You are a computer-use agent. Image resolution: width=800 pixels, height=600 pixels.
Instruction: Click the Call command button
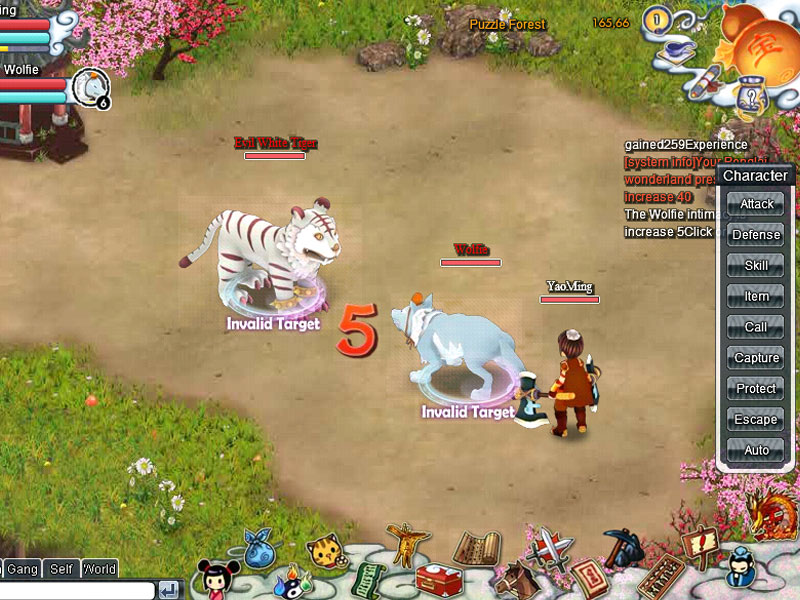click(756, 327)
